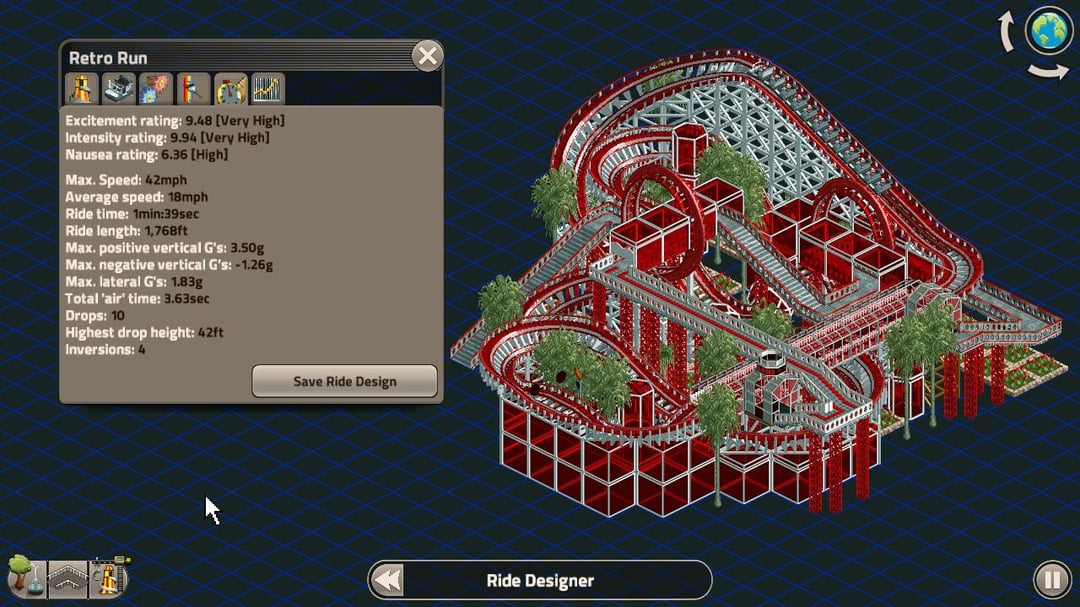Rotate view with the upward curved arrow
Image resolution: width=1080 pixels, height=607 pixels.
click(x=1008, y=32)
